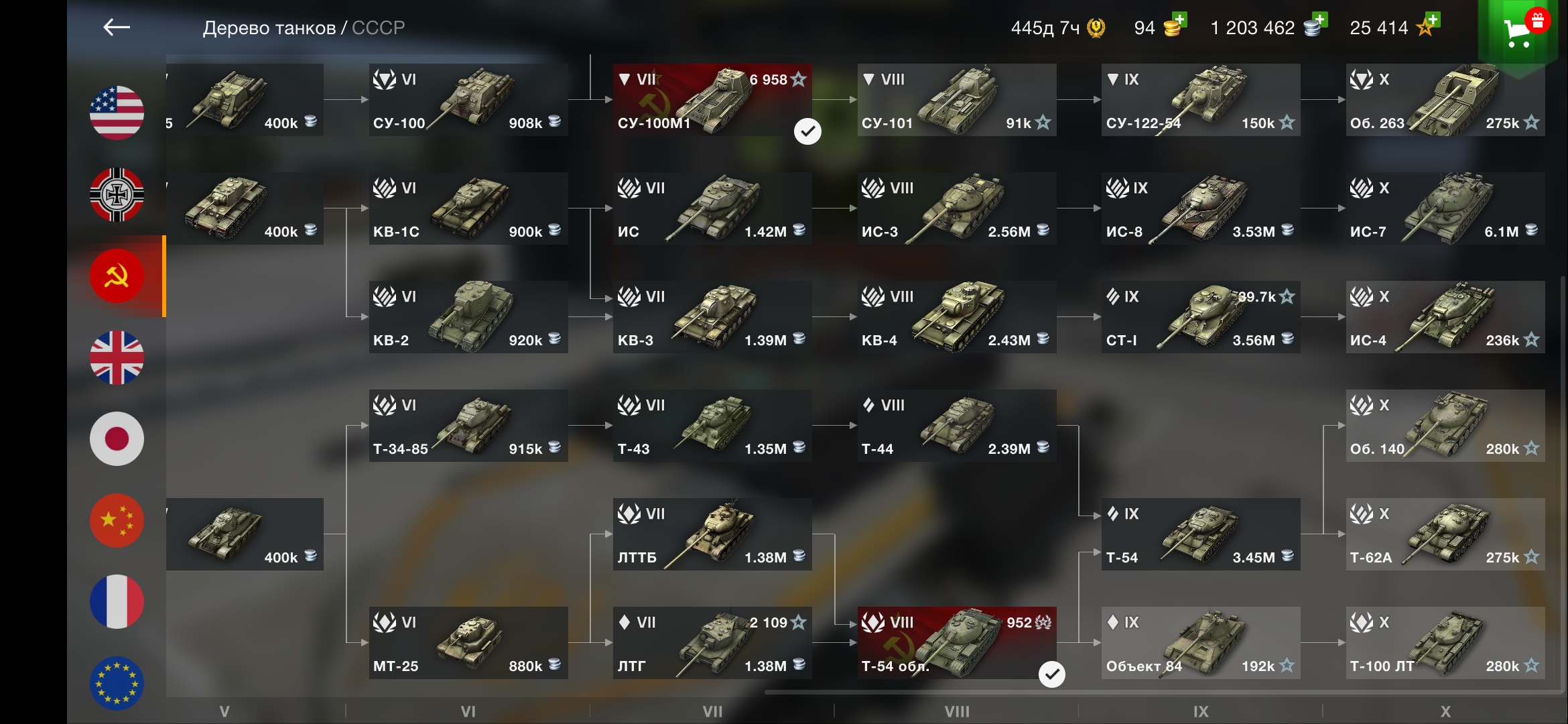Select the Об. 140 tank

pos(1445,426)
